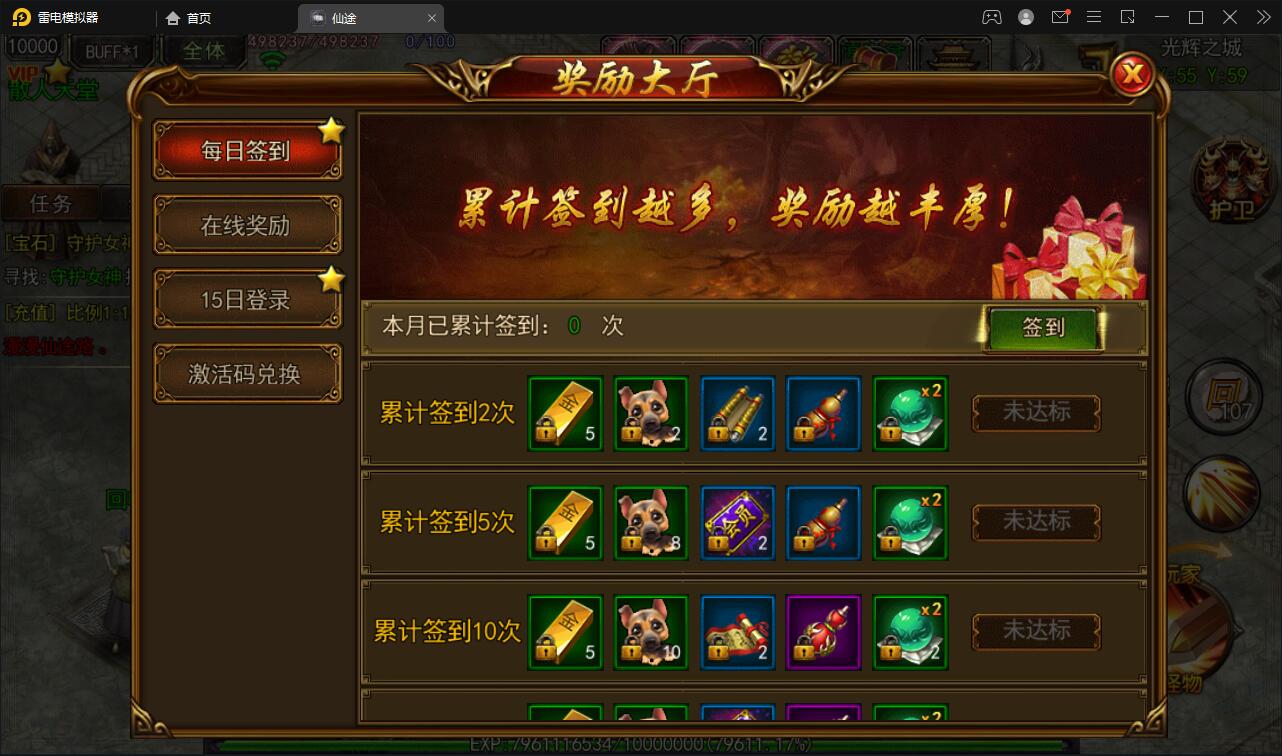
Task: Select the gold ingot reward in the 累计签到2次 row
Action: (564, 412)
